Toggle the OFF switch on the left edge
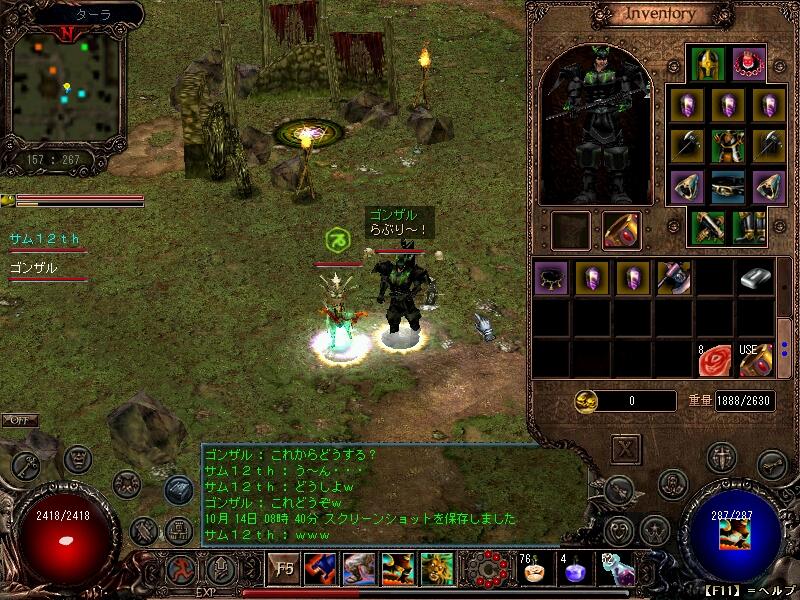 (x=20, y=420)
